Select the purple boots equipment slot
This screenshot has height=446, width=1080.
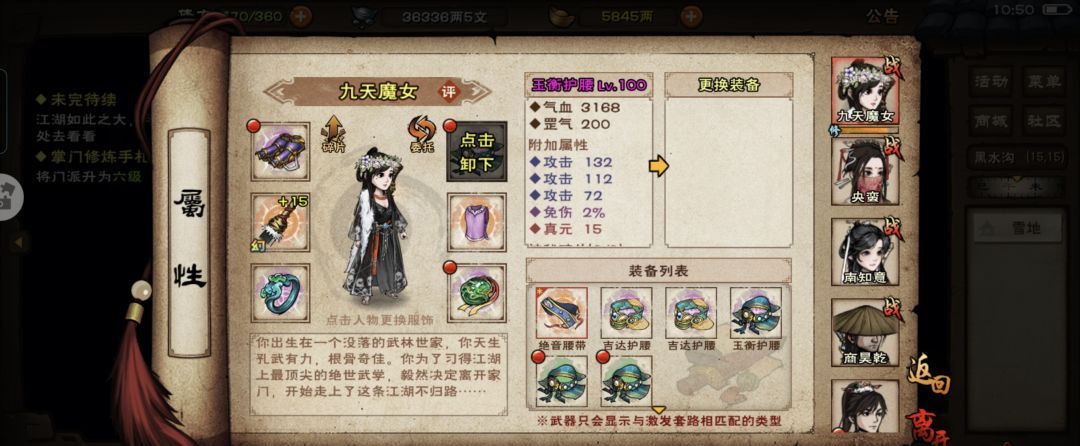281,151
